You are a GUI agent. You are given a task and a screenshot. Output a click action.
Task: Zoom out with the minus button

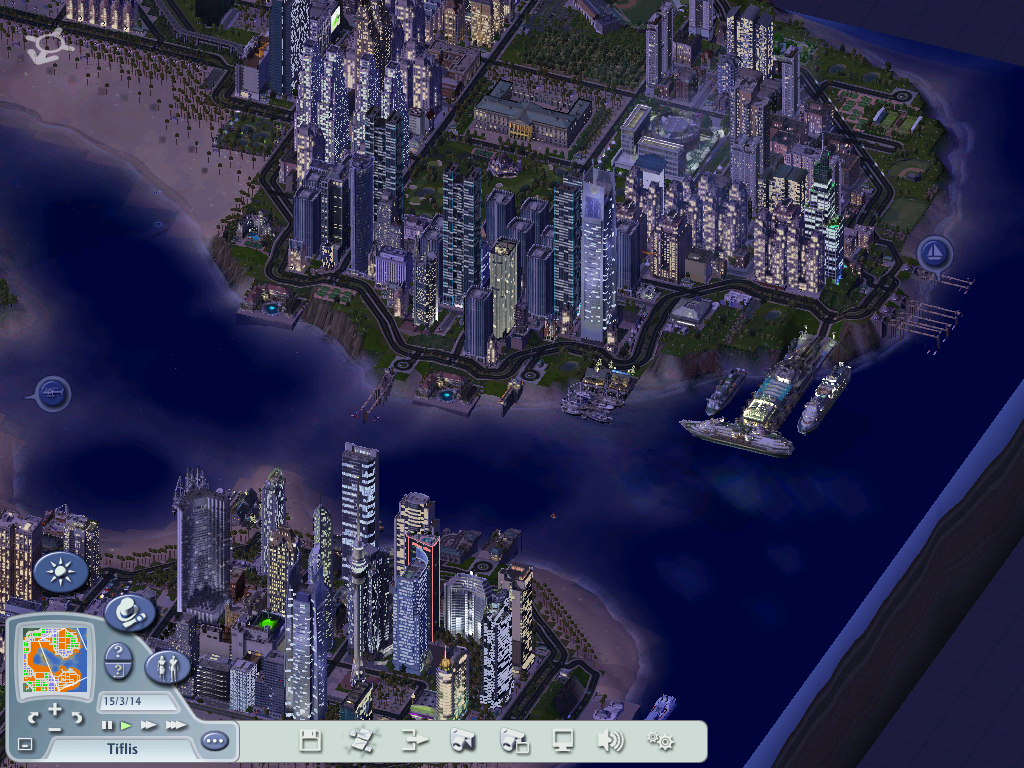[55, 728]
